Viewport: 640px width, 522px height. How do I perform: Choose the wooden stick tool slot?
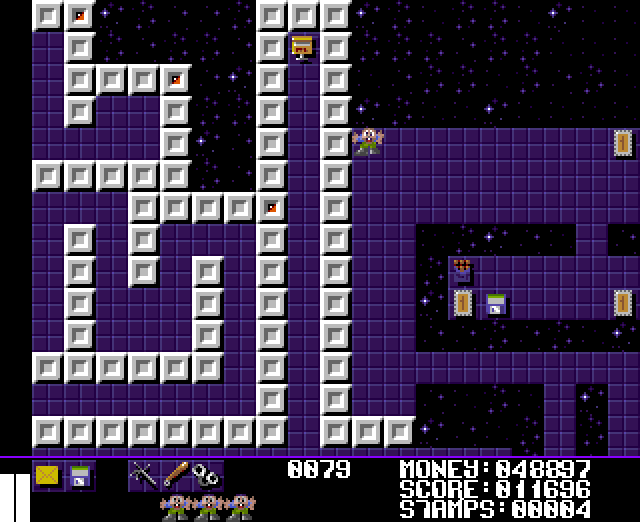[x=175, y=474]
